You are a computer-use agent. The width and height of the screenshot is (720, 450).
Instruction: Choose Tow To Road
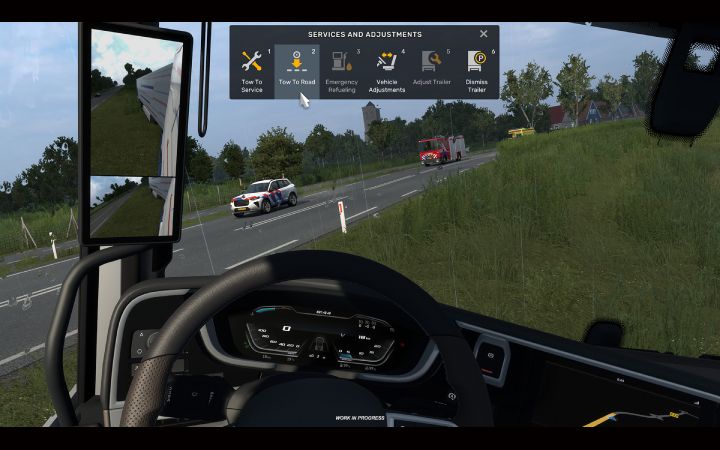(x=297, y=70)
